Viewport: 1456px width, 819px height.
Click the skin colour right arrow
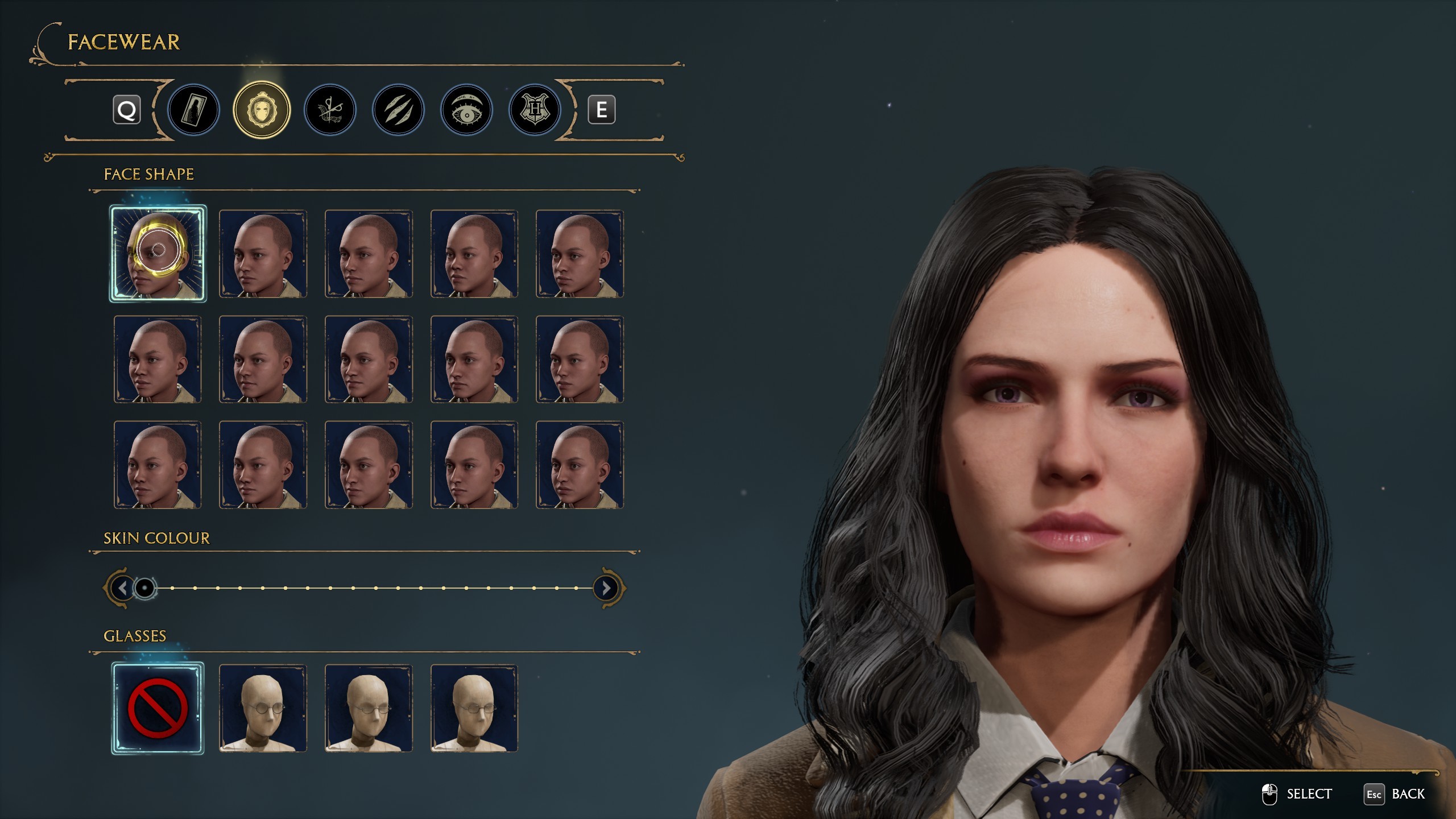tap(606, 588)
